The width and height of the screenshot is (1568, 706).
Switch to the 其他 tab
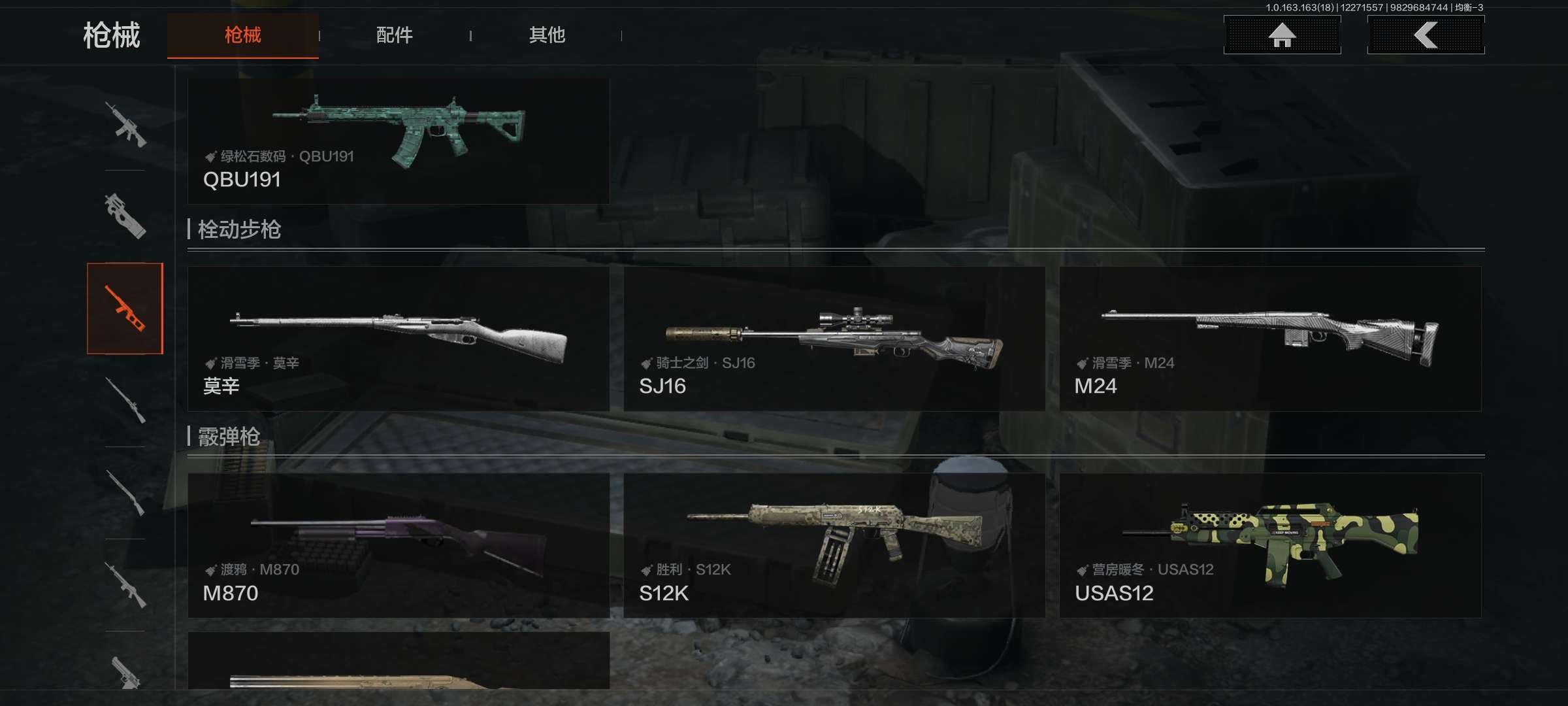tap(547, 35)
